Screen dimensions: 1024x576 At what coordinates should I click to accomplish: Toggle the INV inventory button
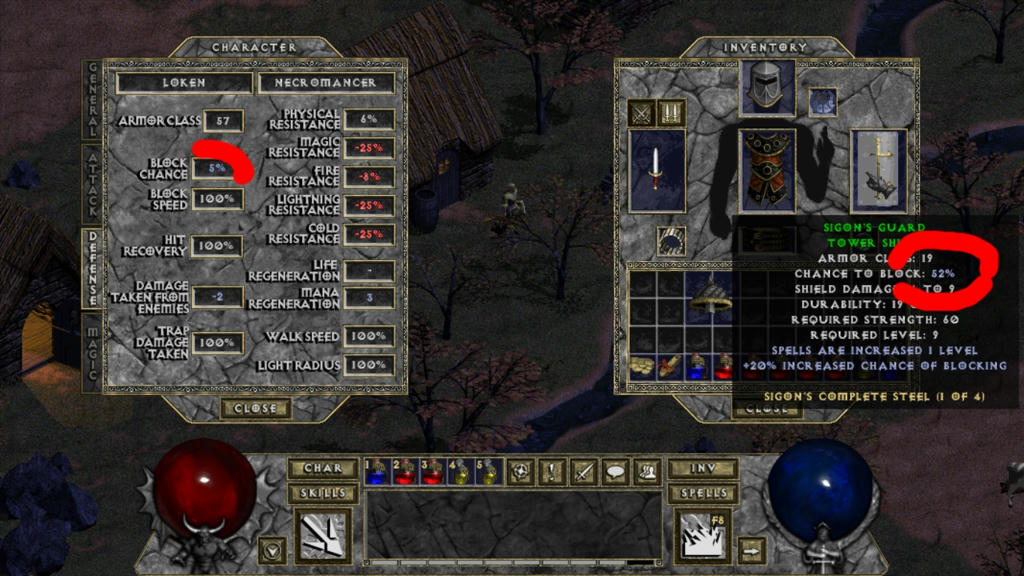coord(701,468)
